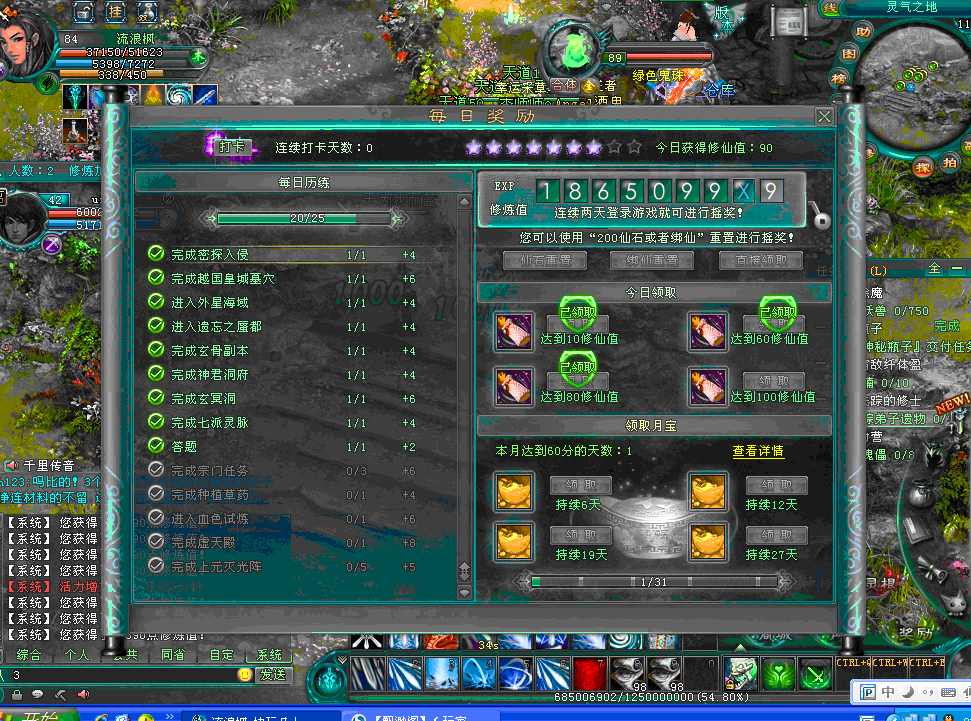Open the 查看详情 details link
Screen dimensions: 971x721
tap(758, 451)
